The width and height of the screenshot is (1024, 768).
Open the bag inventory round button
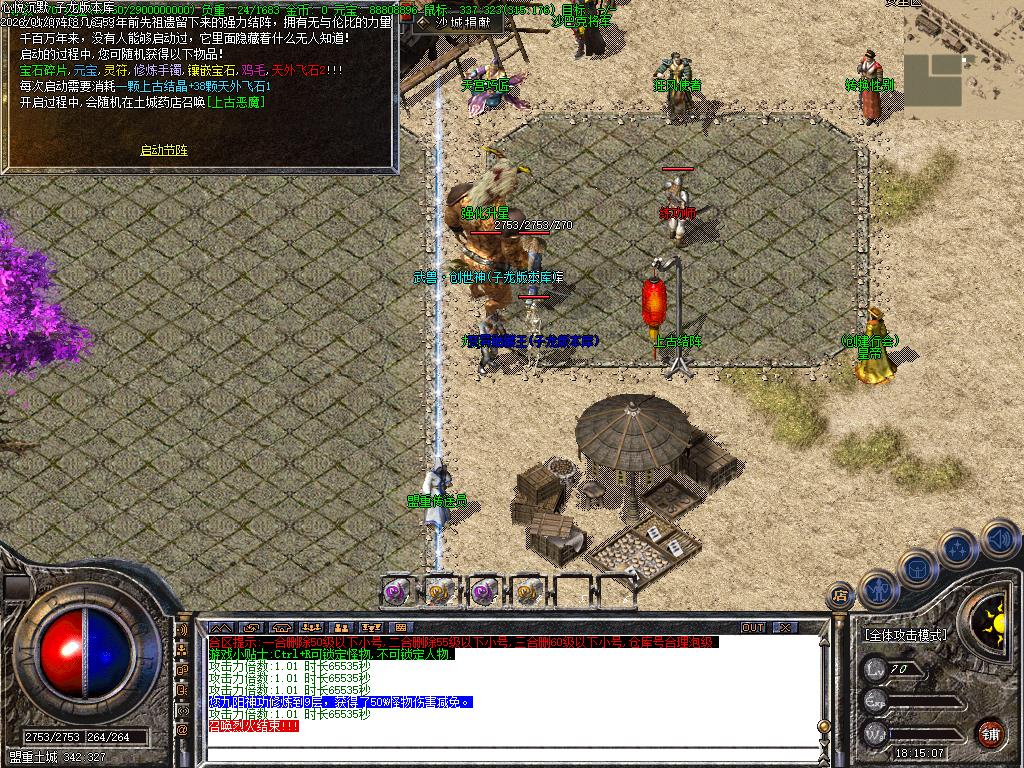[x=918, y=568]
